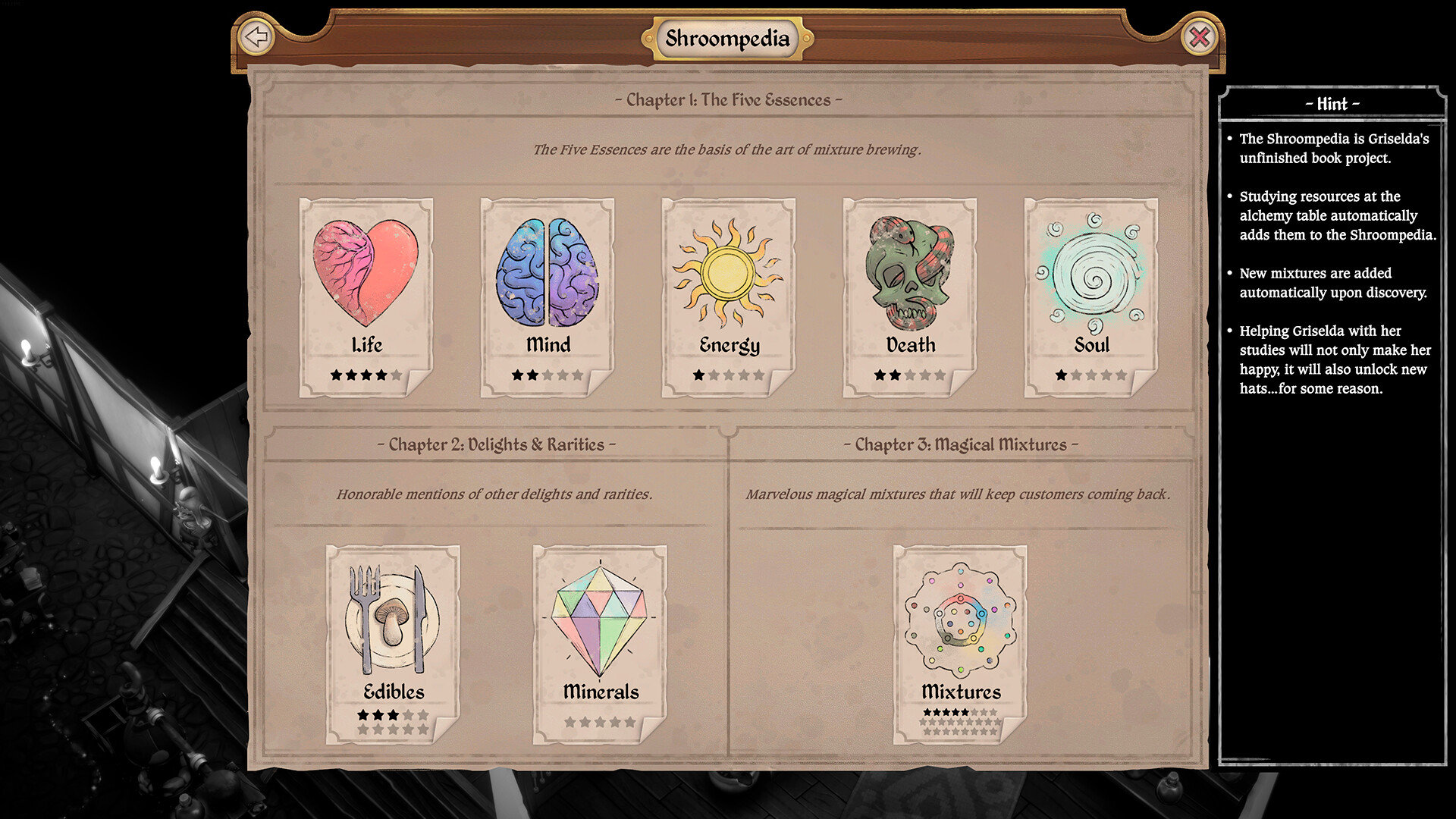1456x819 pixels.
Task: Select the Mind essence brain icon
Action: [x=548, y=273]
